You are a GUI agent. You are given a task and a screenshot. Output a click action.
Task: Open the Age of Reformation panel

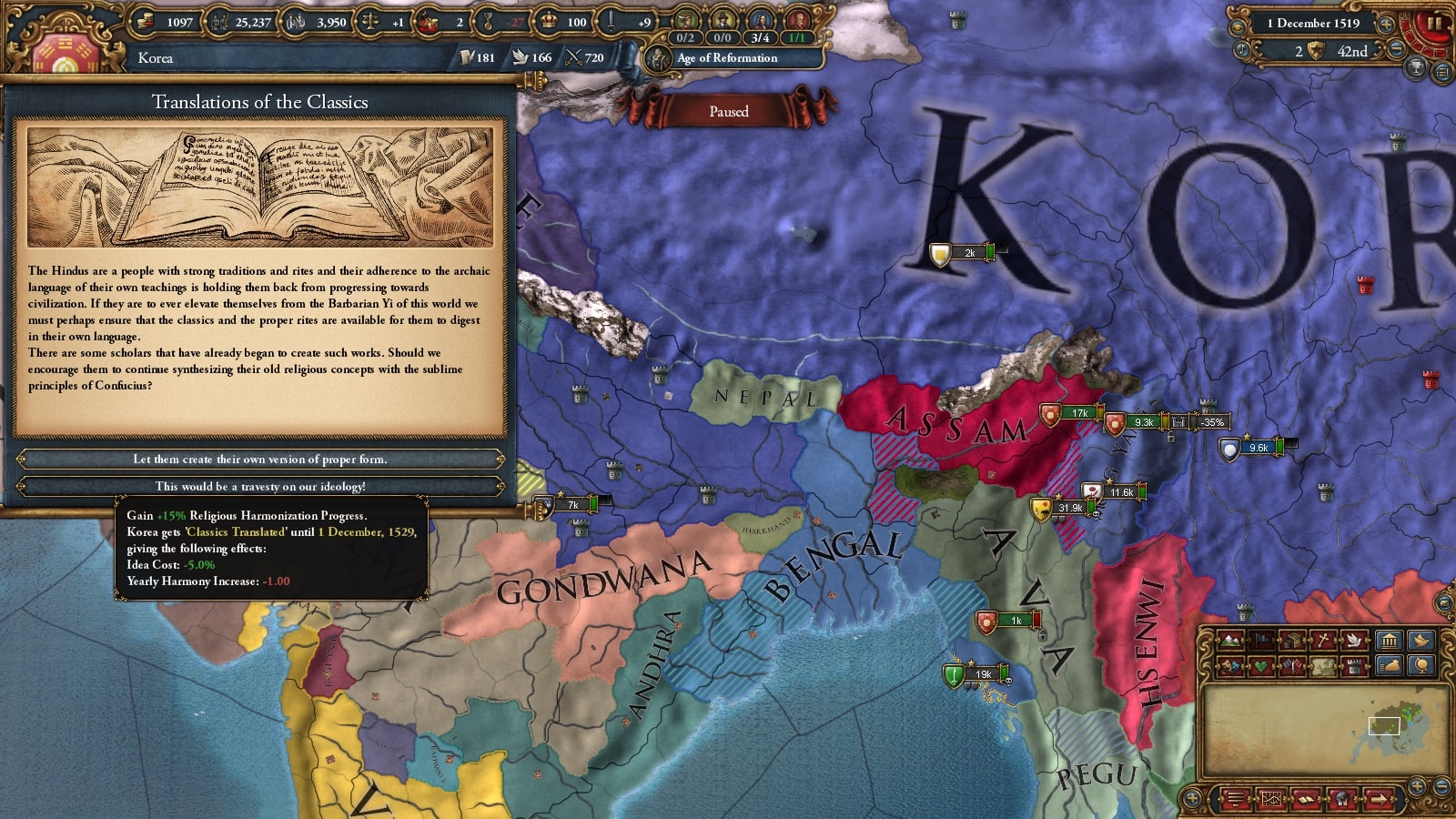[727, 58]
